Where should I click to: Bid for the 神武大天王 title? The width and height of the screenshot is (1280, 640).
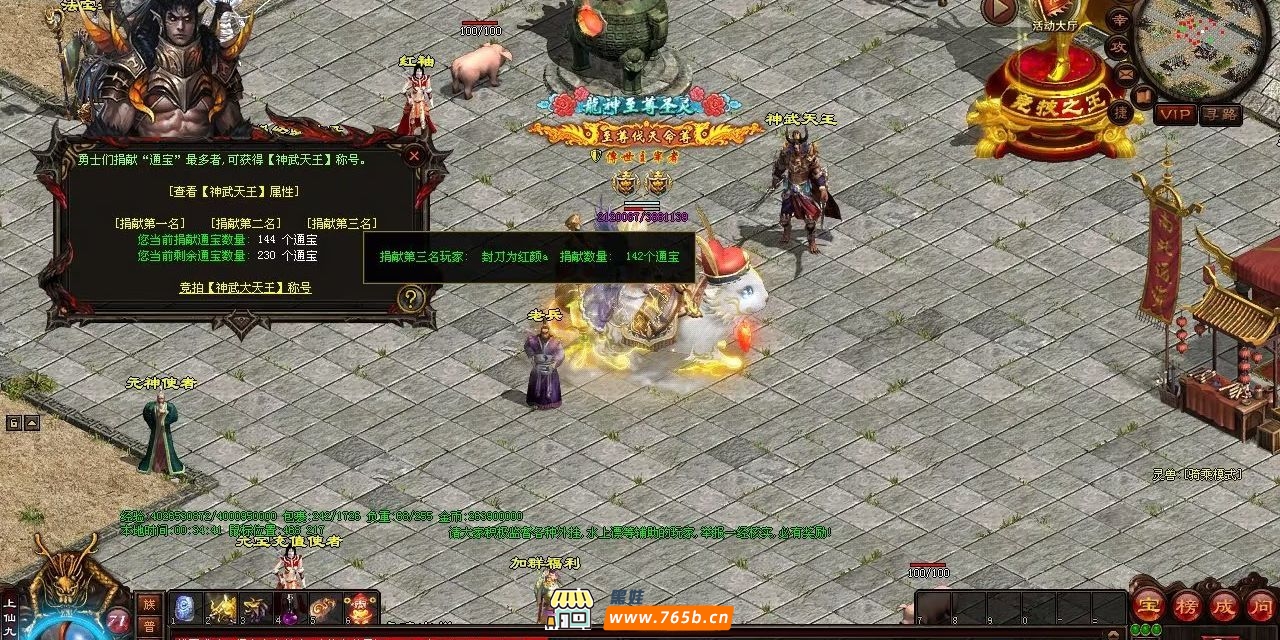click(x=245, y=288)
